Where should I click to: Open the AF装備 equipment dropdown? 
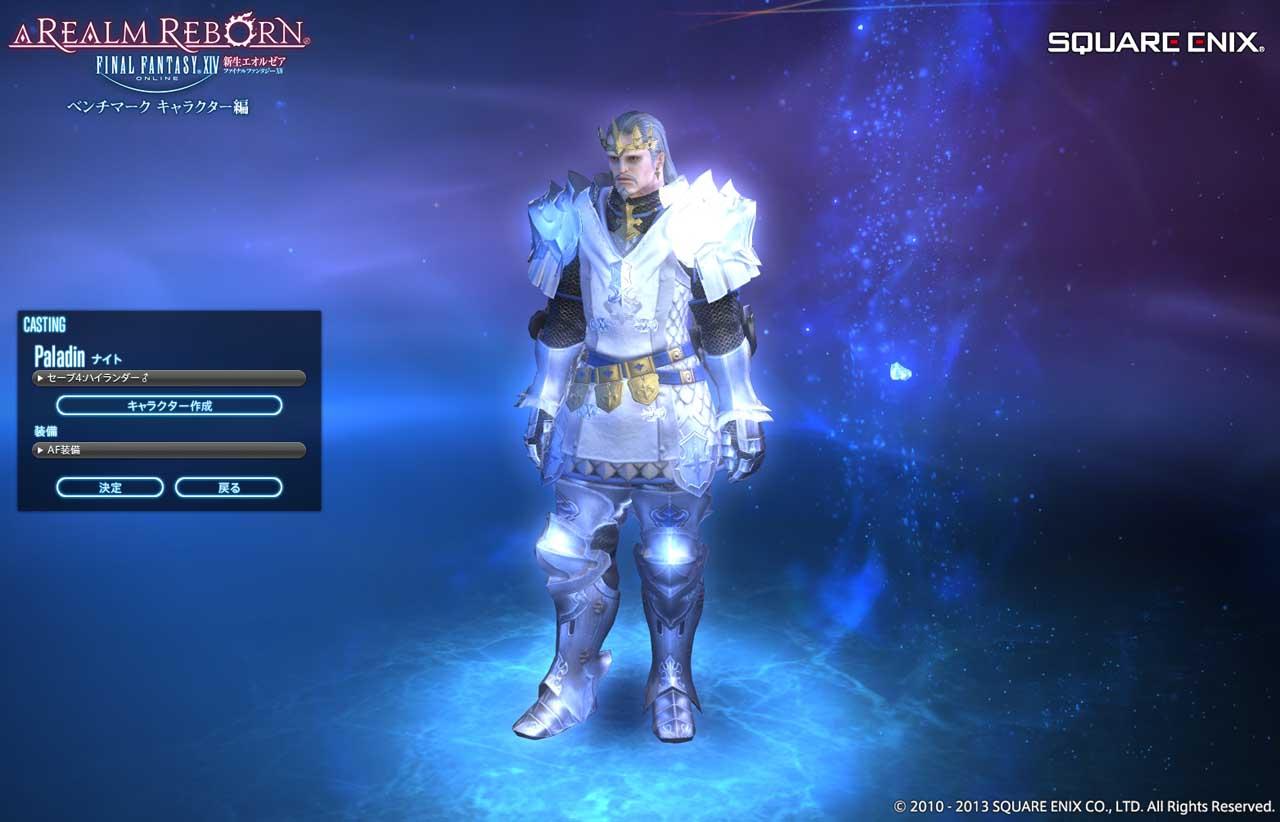pos(168,450)
